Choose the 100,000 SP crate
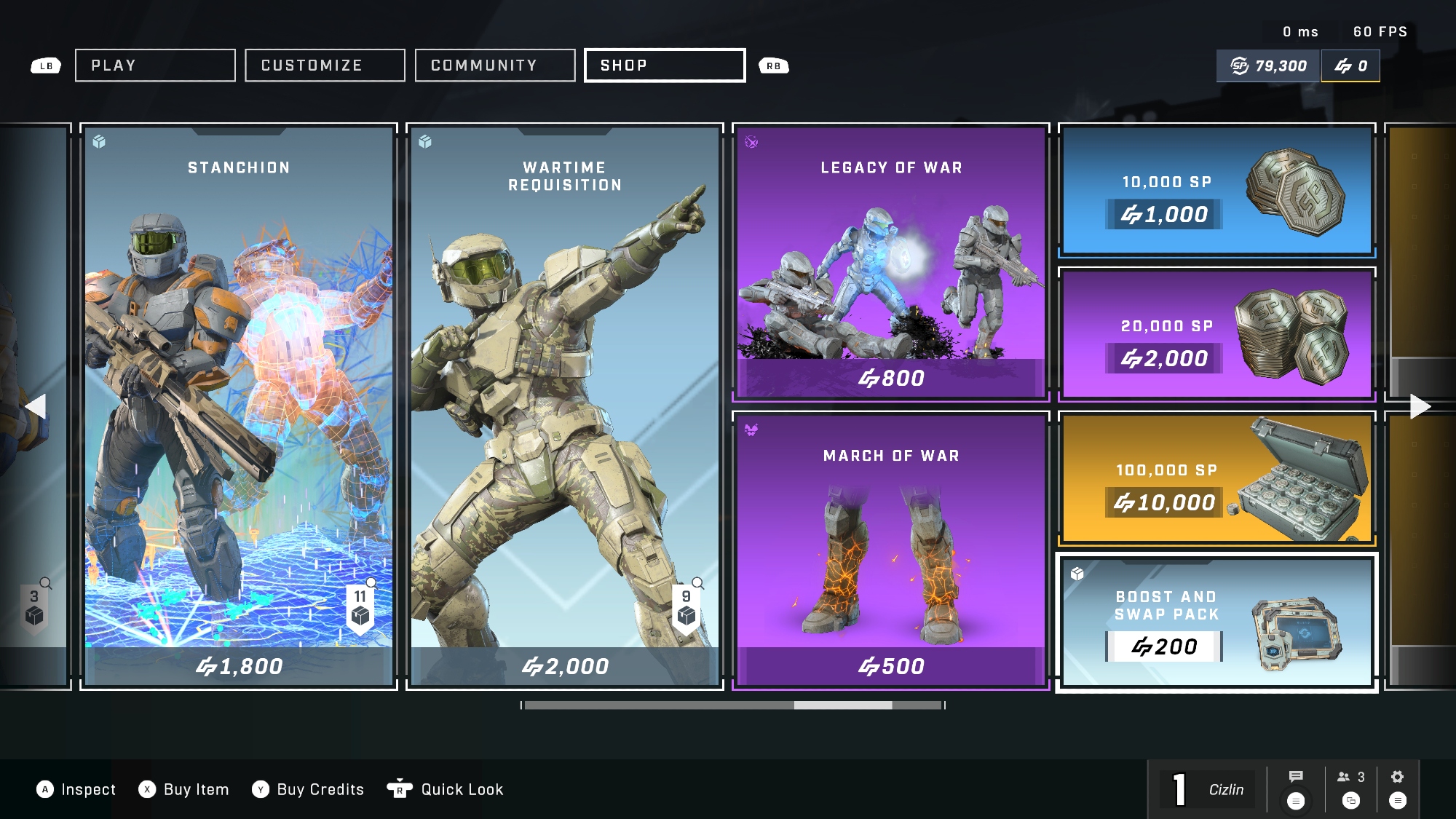1456x819 pixels. [1216, 478]
